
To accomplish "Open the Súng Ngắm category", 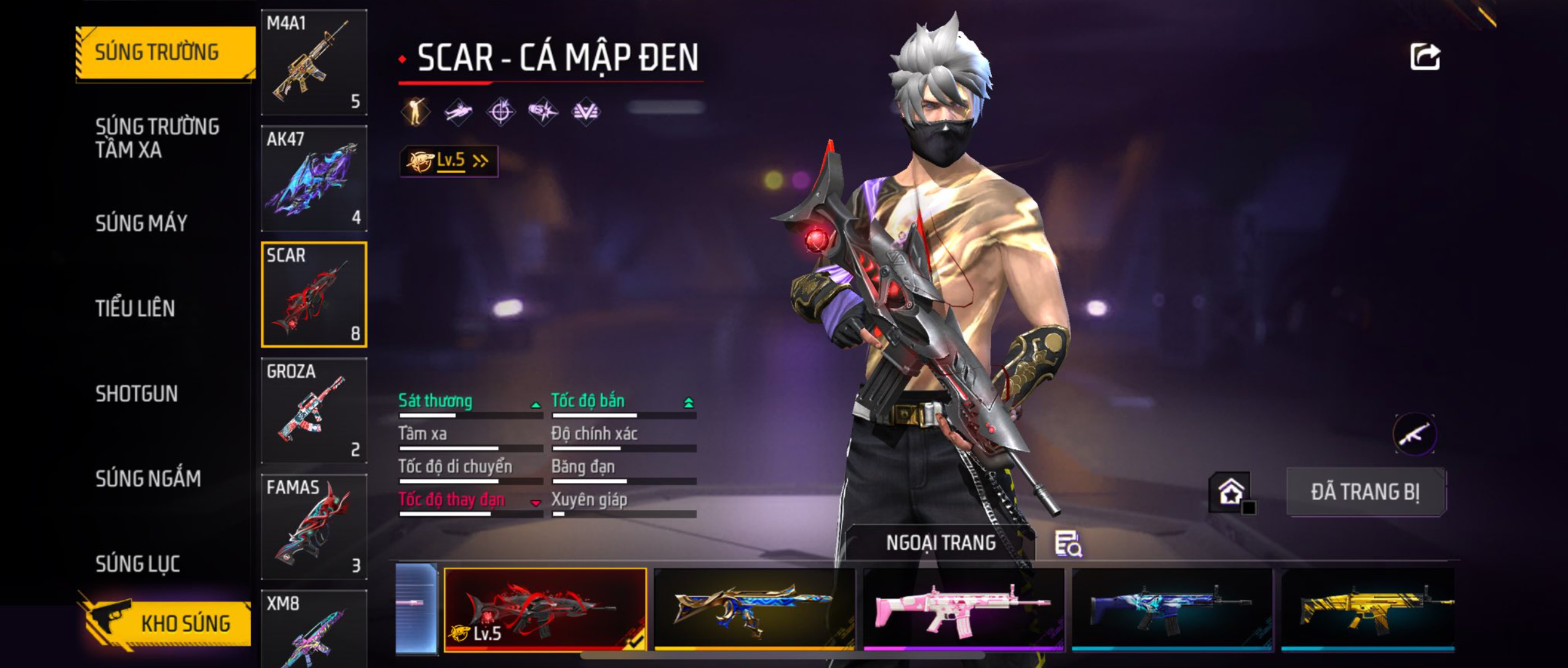I will (x=148, y=479).
